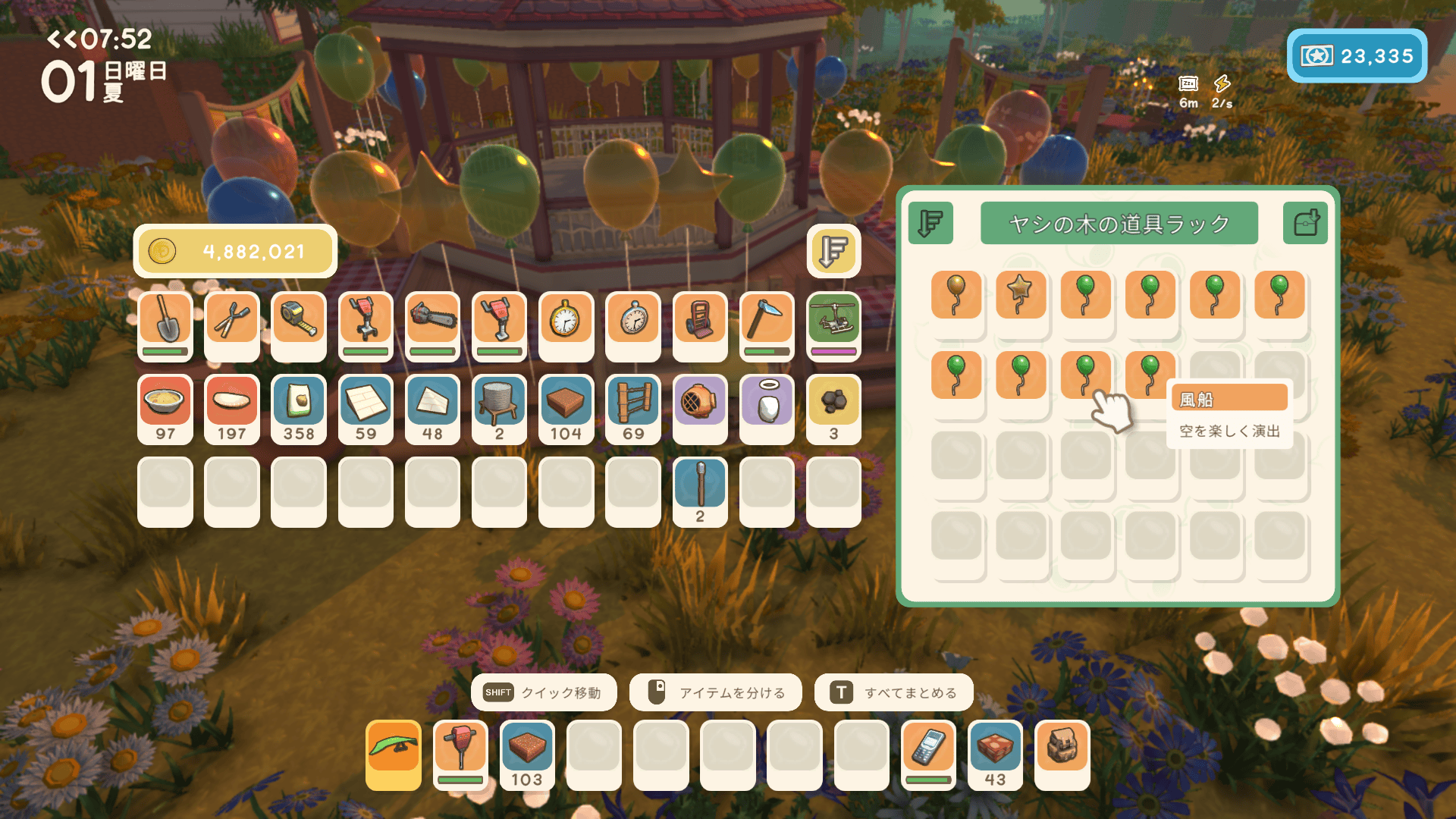Sort the player inventory with the yellow sort button

coord(833,251)
